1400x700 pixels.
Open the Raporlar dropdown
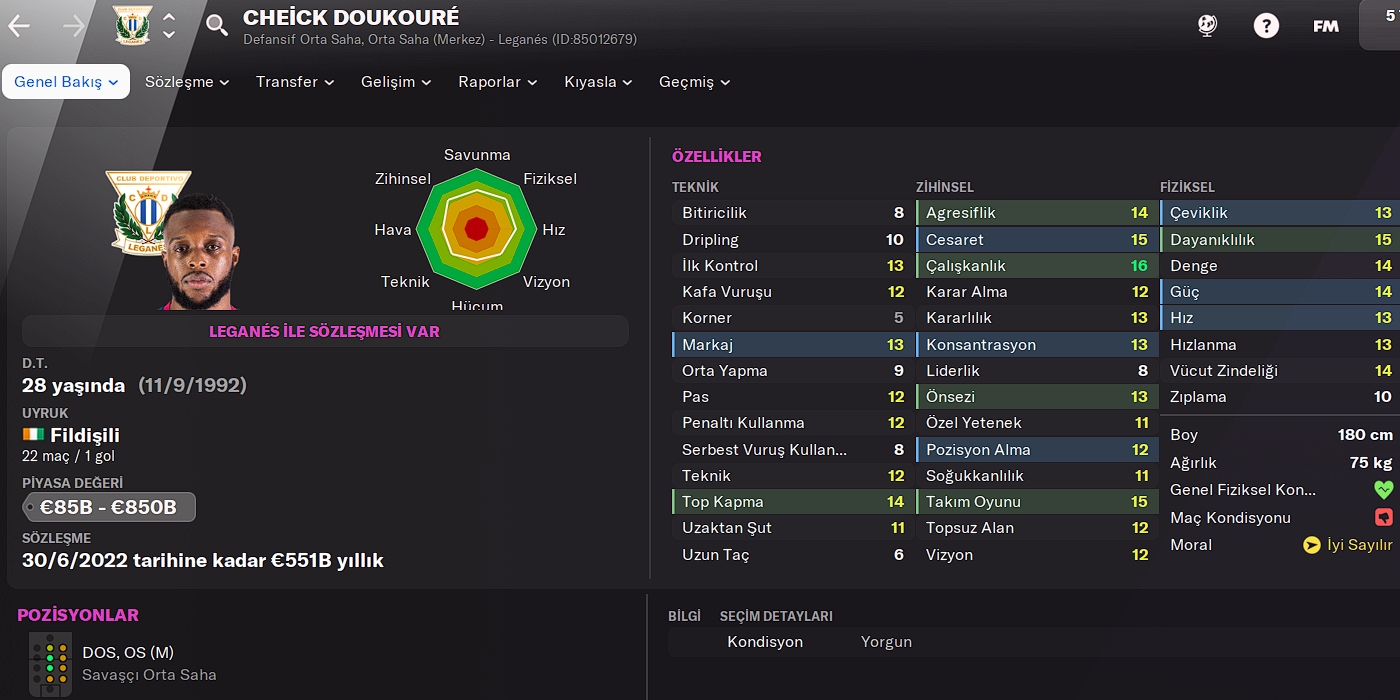[497, 82]
